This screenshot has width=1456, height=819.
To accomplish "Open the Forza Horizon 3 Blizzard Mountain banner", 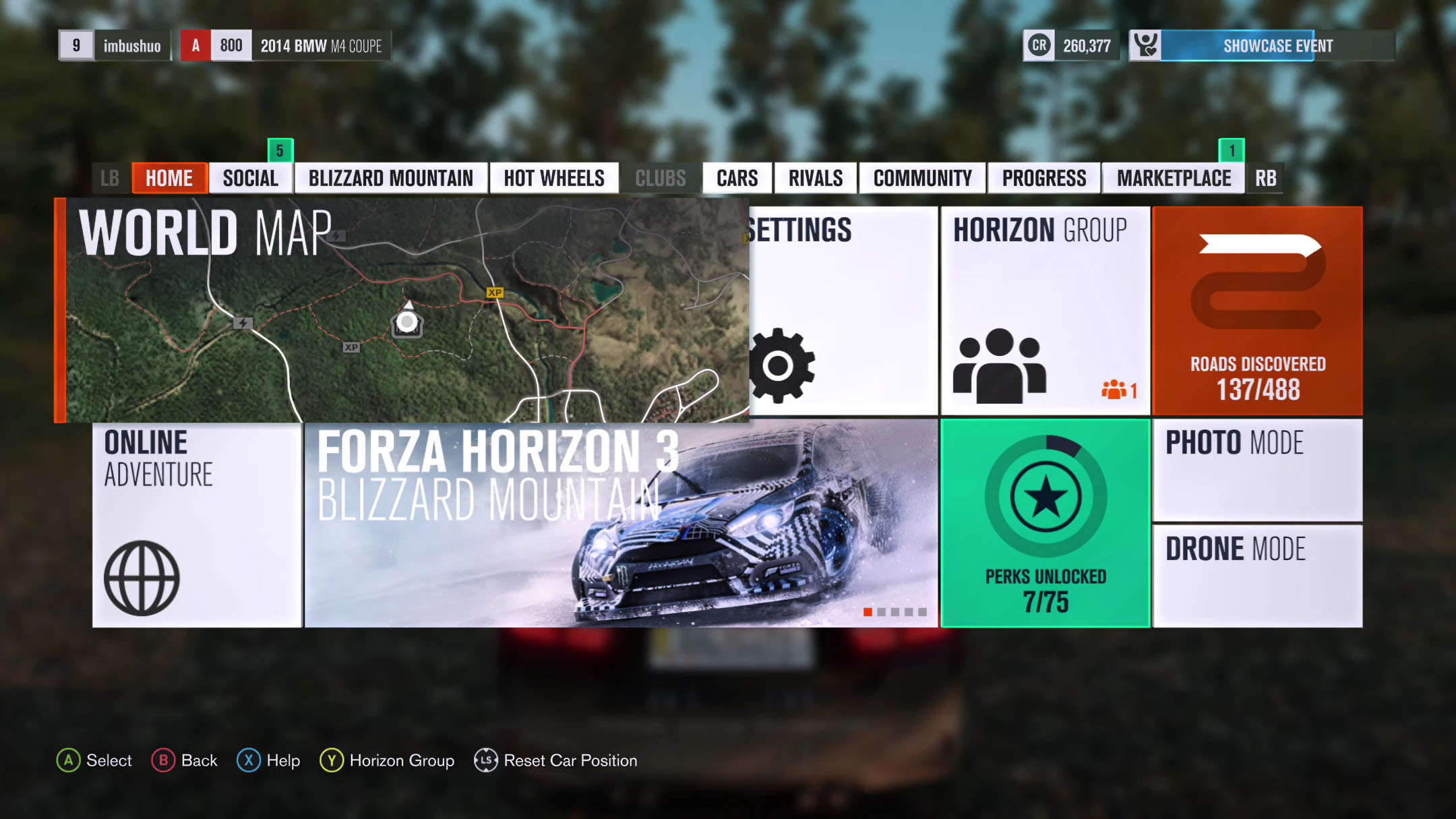I will 620,523.
